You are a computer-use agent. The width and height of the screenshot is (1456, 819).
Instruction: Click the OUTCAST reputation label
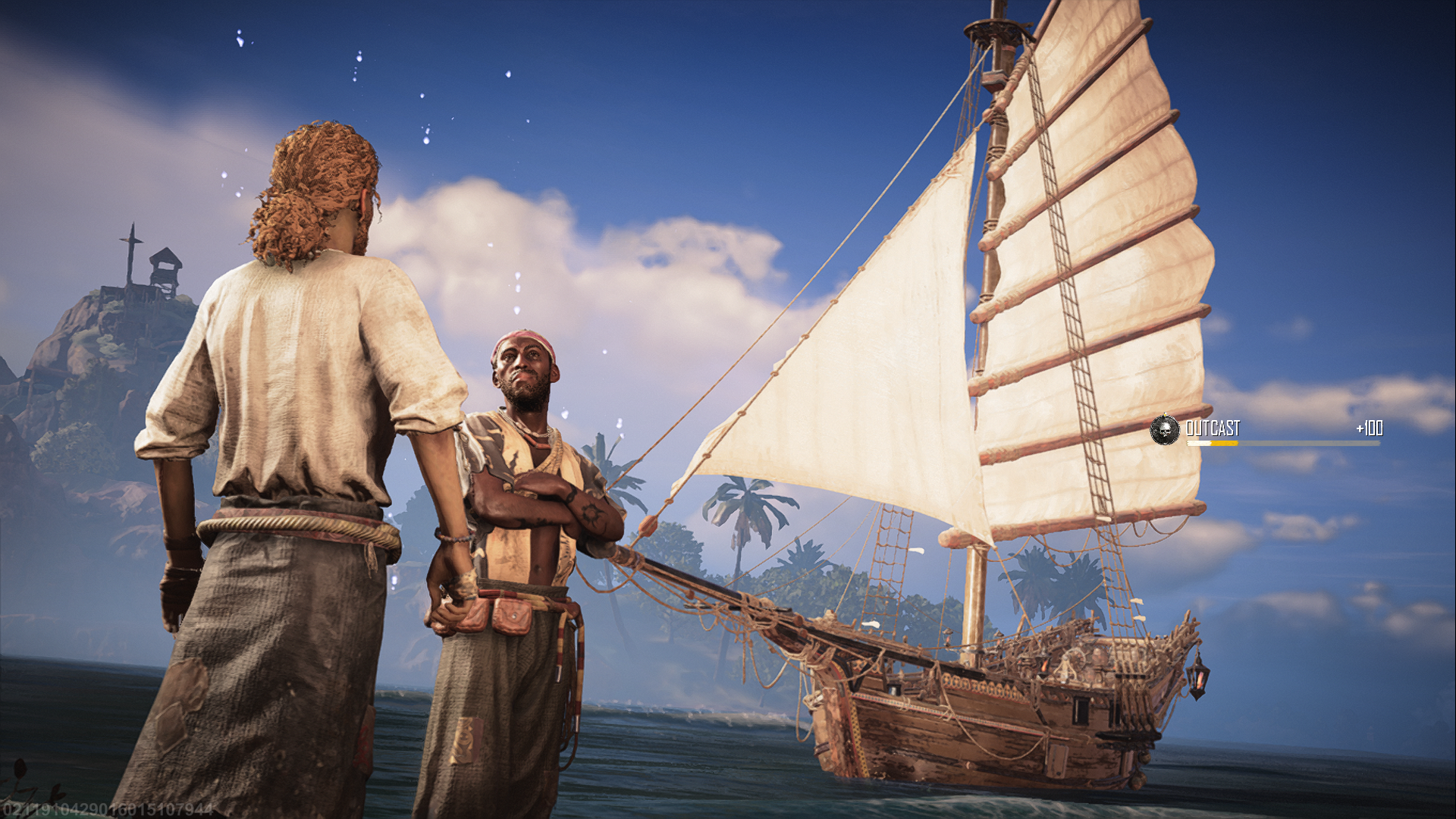coord(1215,429)
